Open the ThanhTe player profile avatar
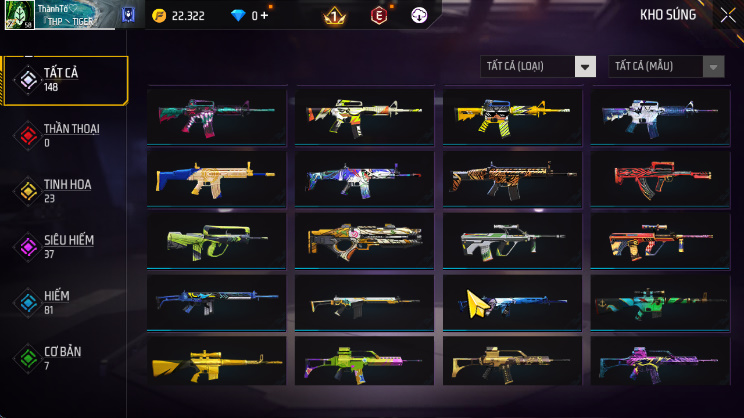 20,15
